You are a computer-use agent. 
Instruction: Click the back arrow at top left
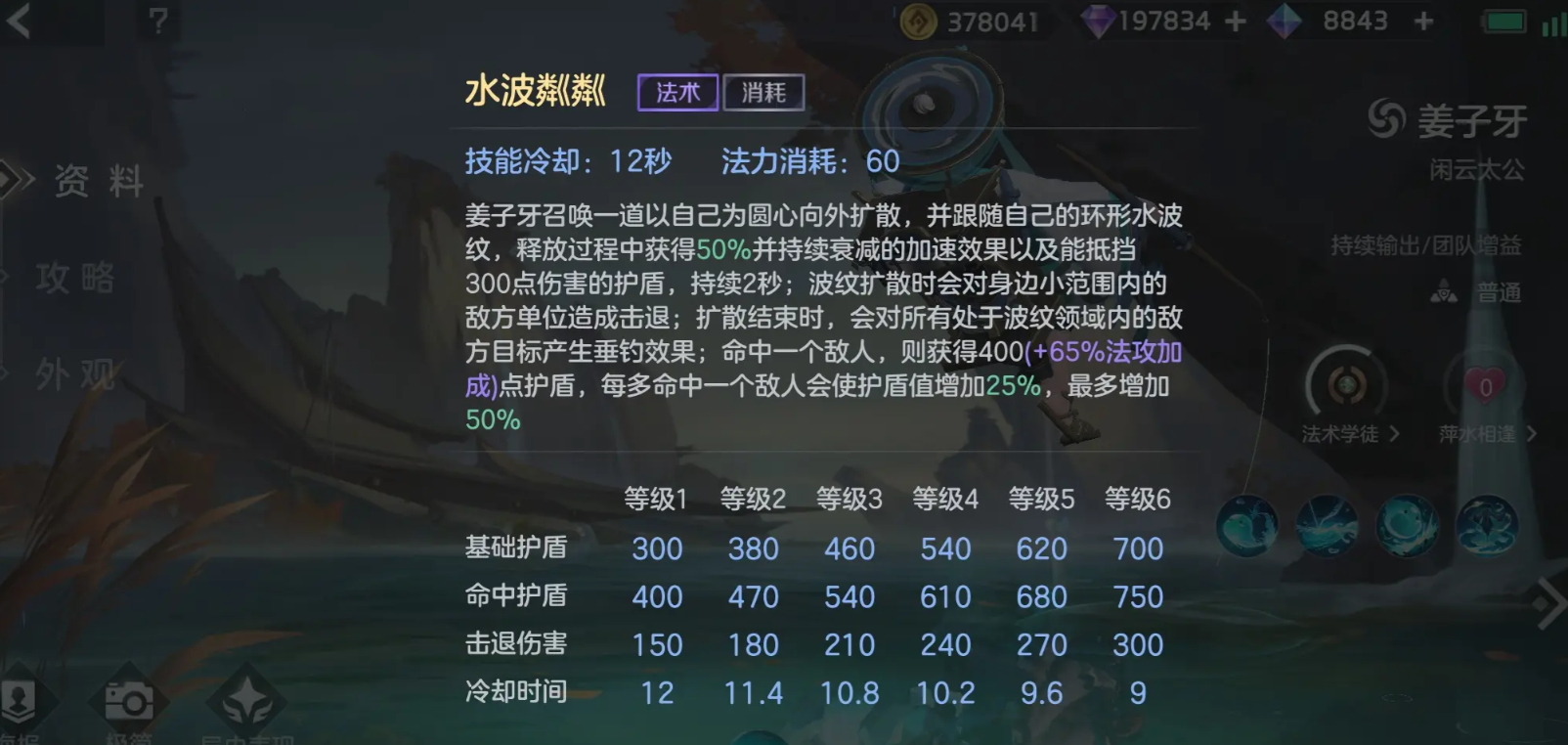20,22
